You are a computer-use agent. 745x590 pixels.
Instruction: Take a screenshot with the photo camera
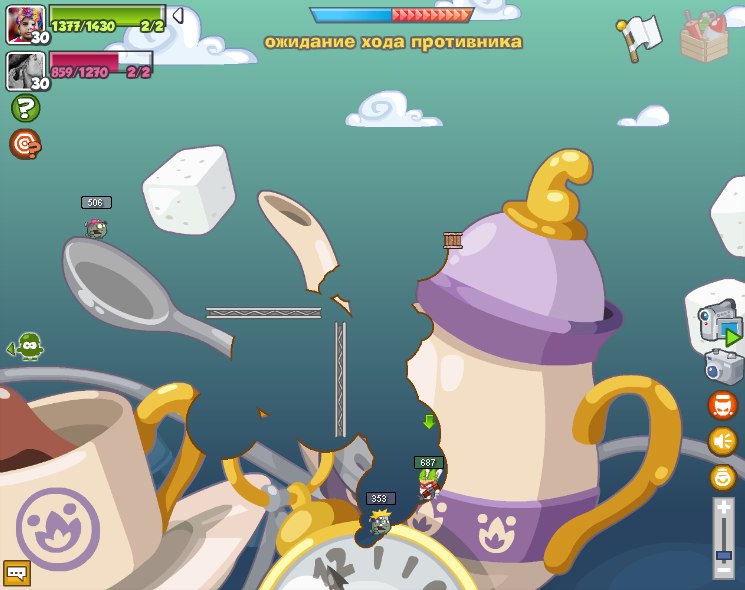pos(723,367)
